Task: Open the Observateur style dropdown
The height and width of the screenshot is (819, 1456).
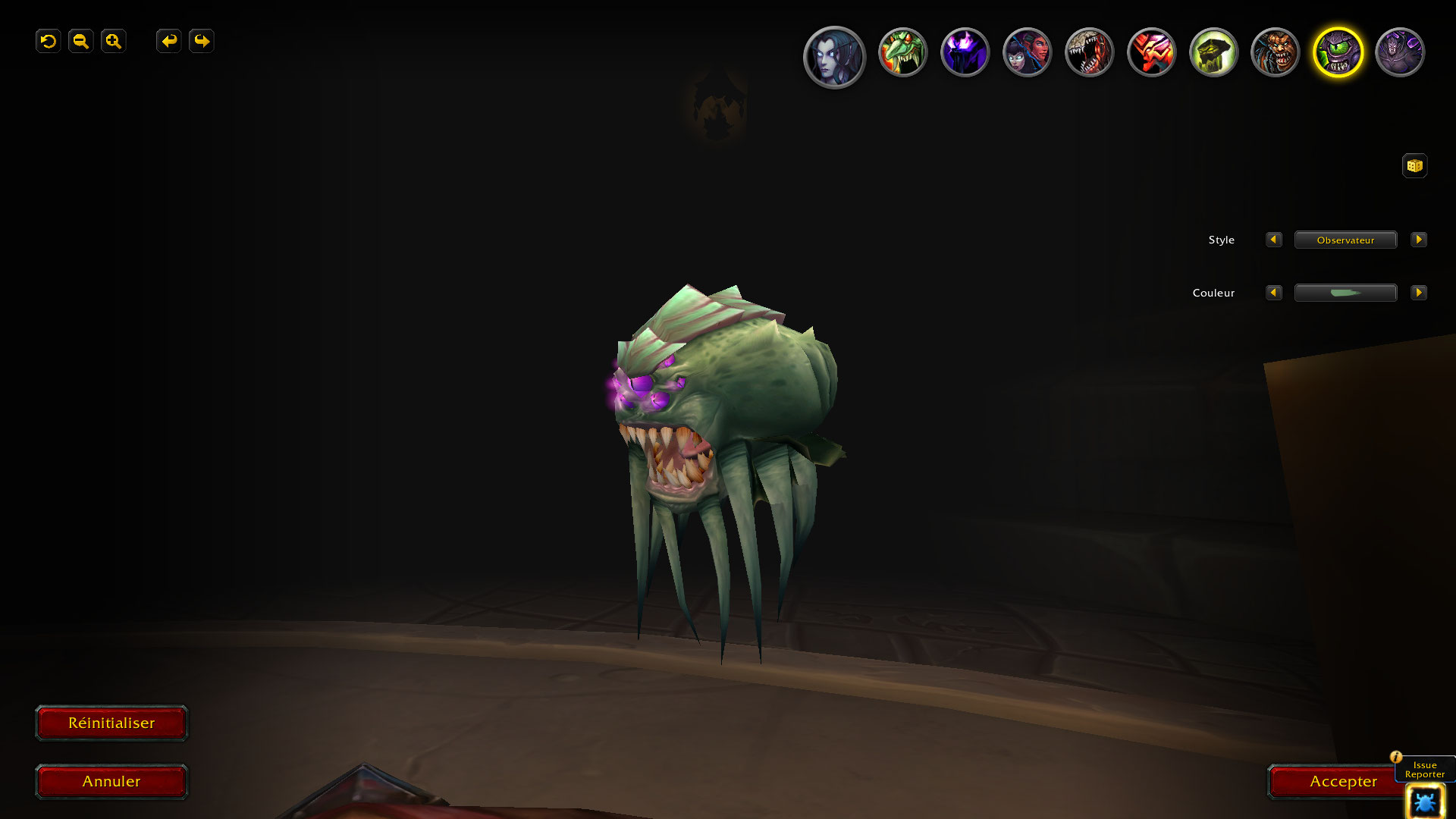Action: [1345, 240]
